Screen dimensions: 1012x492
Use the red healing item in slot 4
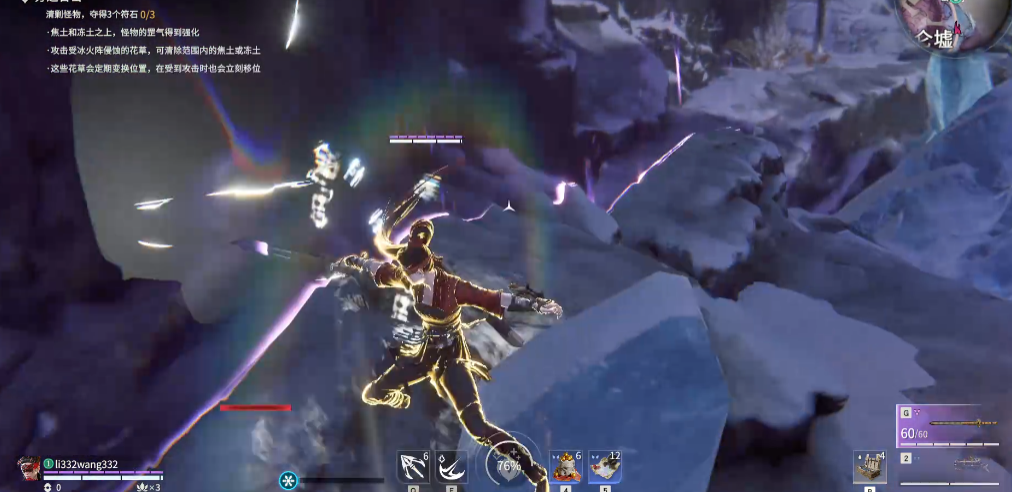click(567, 467)
